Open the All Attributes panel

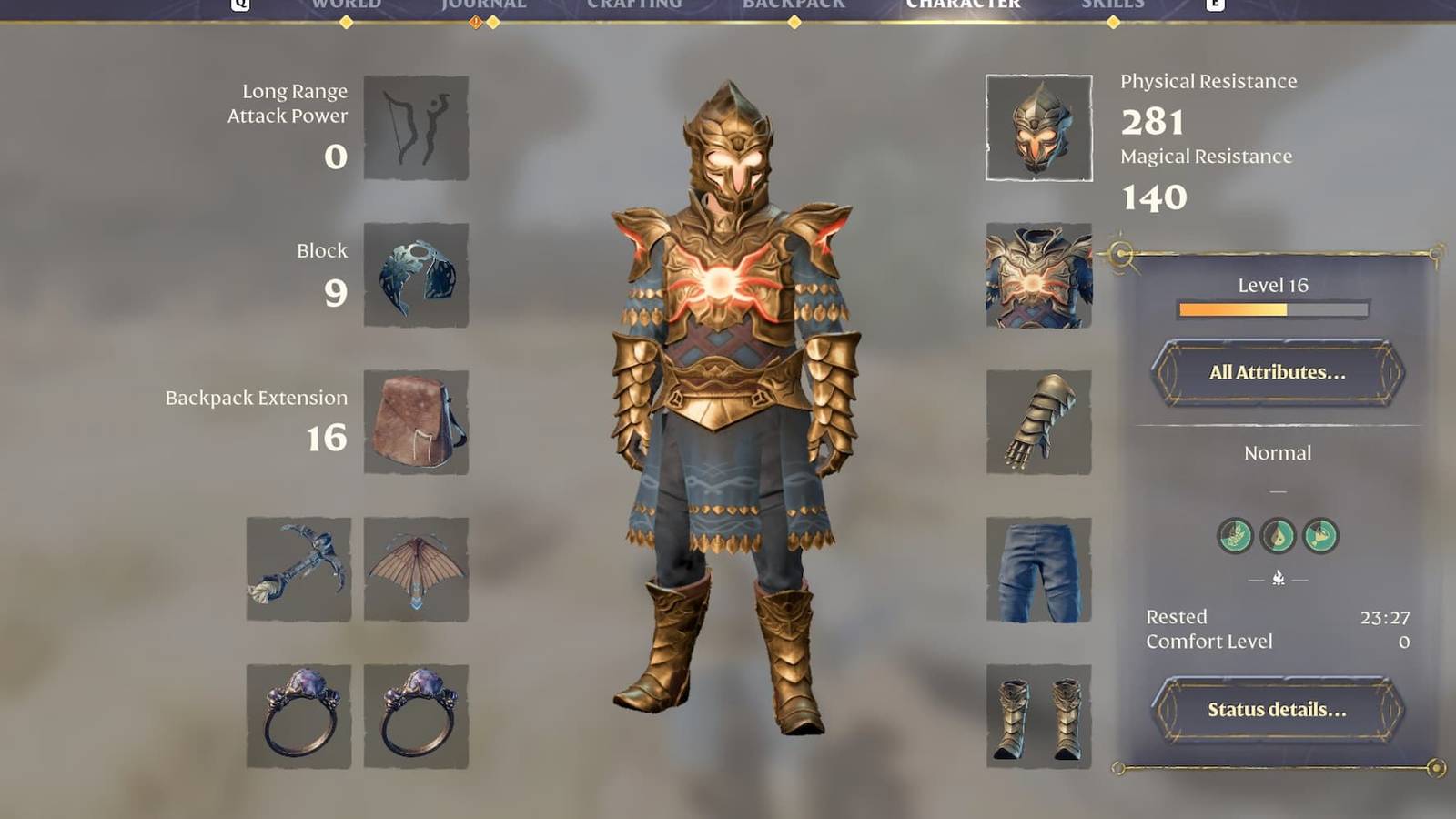click(x=1276, y=372)
